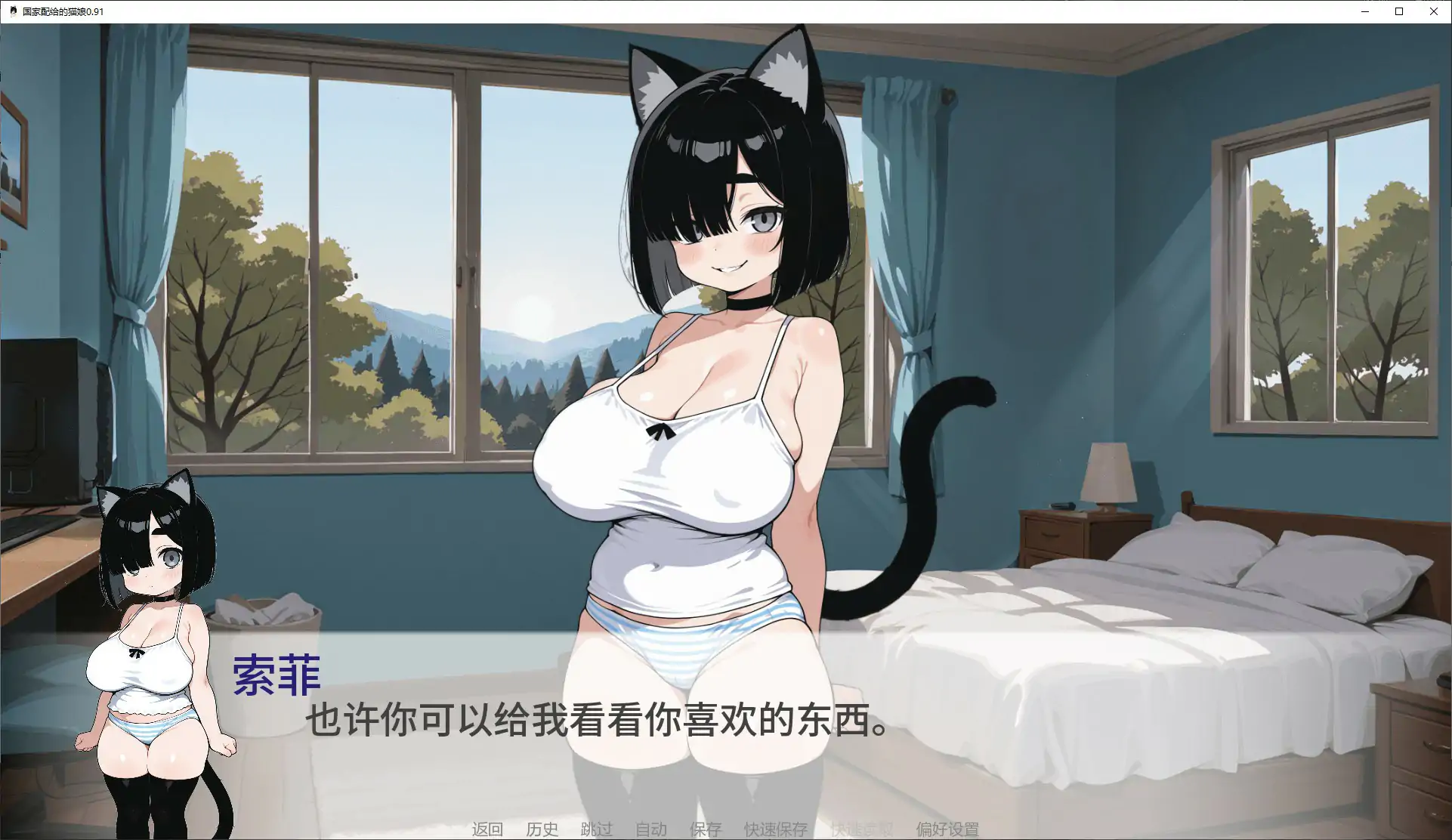This screenshot has width=1452, height=840.
Task: Enable 自动 (Auto) reading mode
Action: [650, 829]
